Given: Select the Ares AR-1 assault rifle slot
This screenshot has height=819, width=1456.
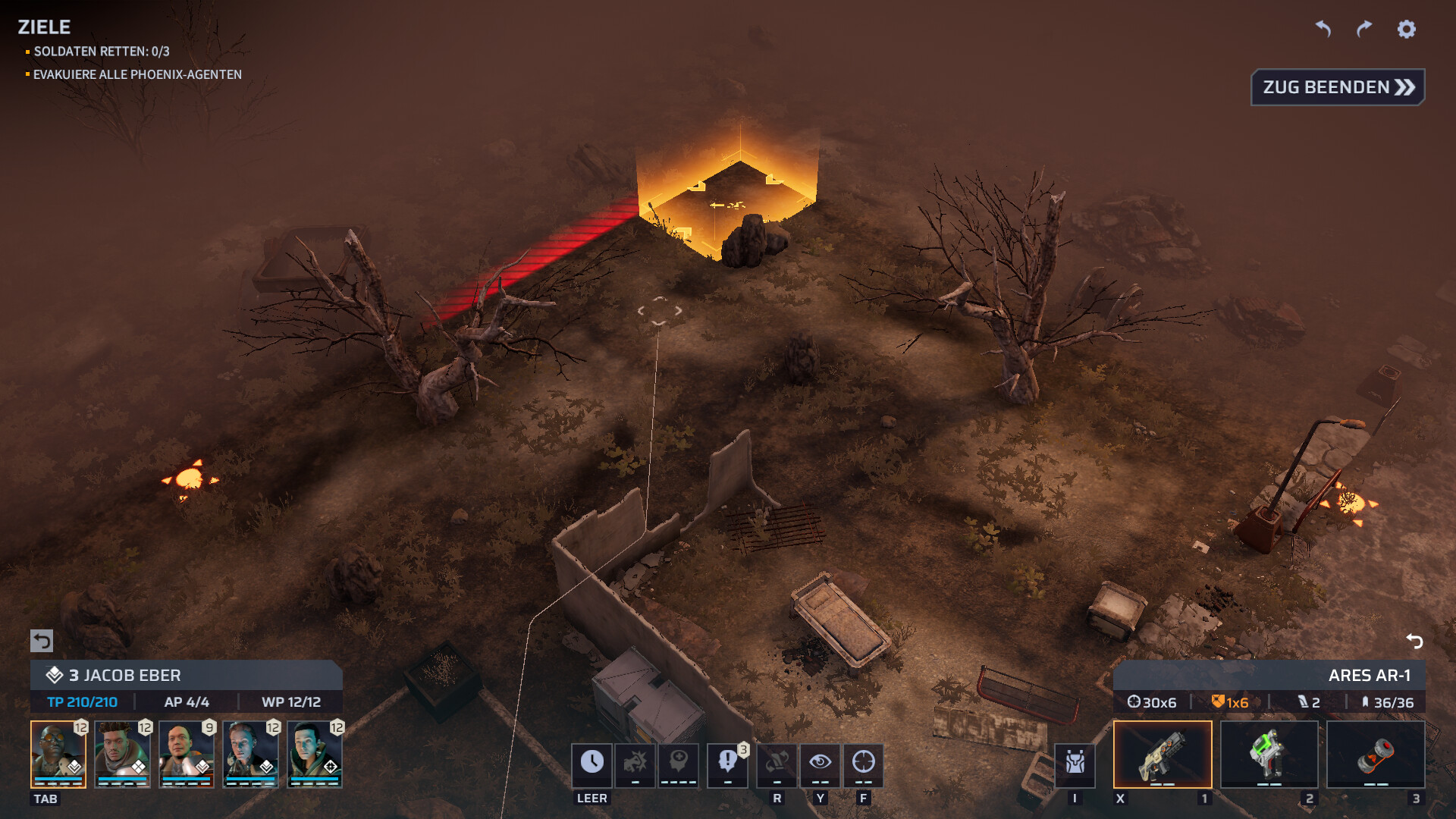Looking at the screenshot, I should pos(1163,755).
